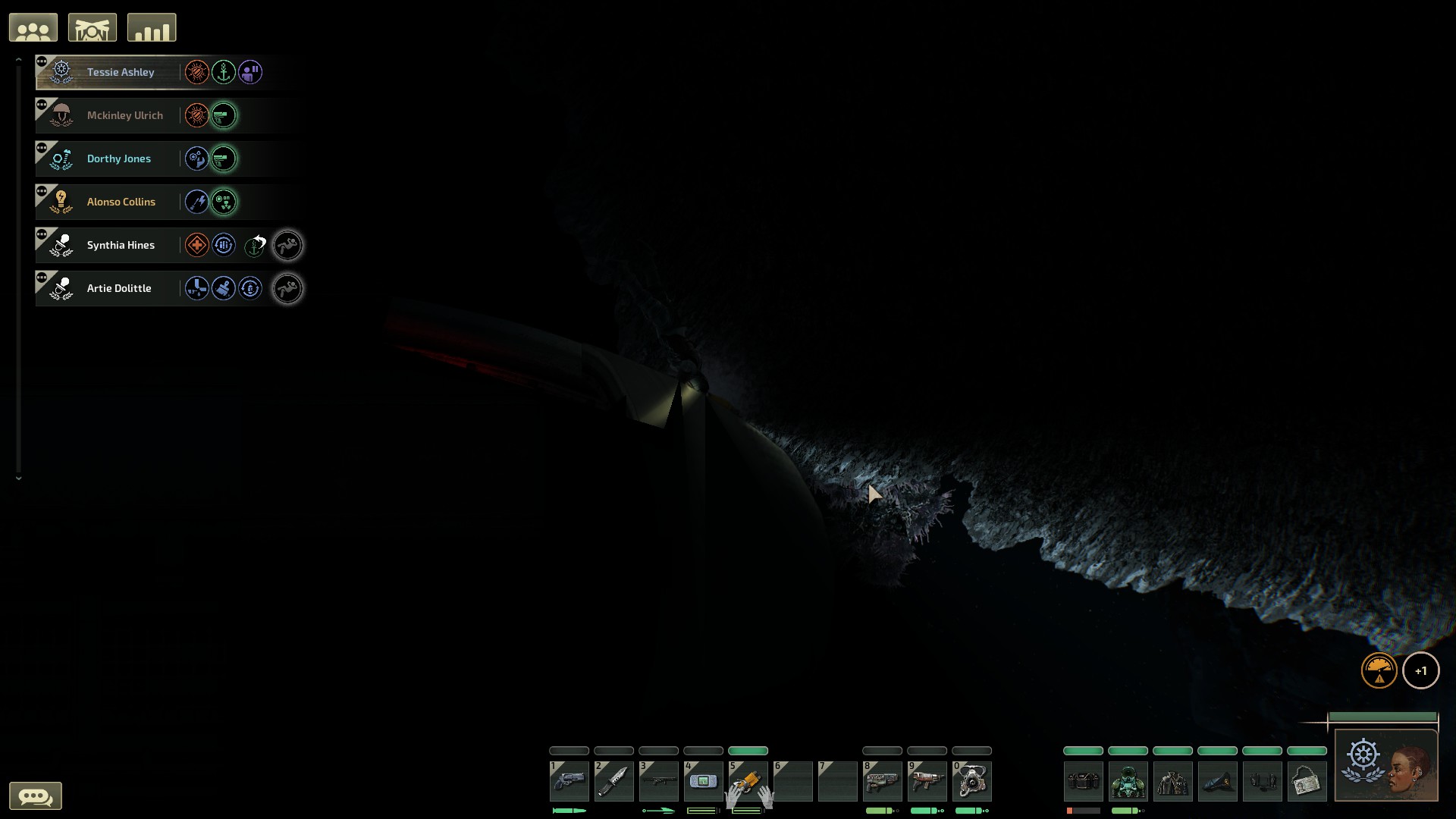Toggle the unconscious status icon on Synthia Hines
1456x819 pixels.
288,245
